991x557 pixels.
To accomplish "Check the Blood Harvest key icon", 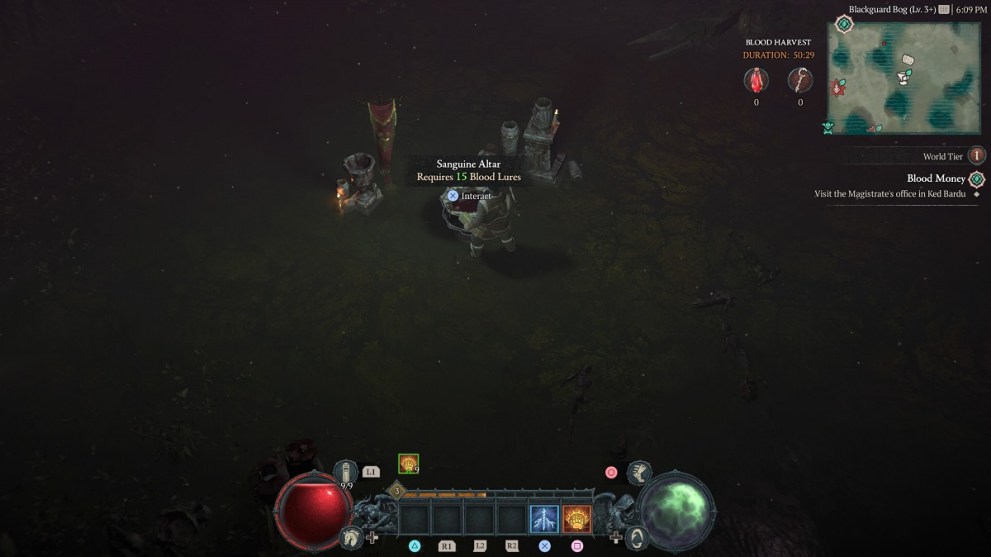I will pos(800,81).
